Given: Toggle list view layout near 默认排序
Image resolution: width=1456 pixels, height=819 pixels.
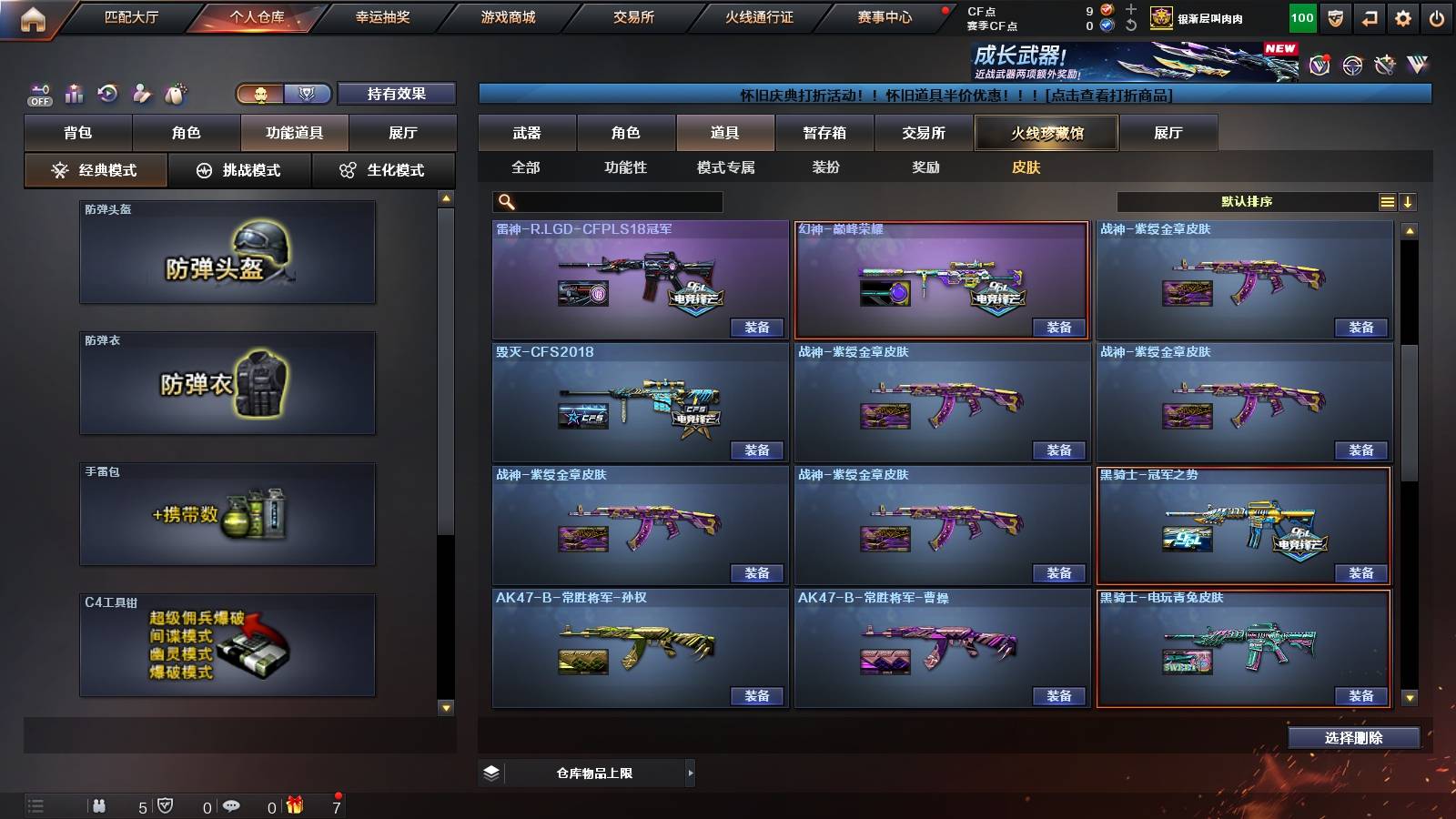Looking at the screenshot, I should (1387, 200).
